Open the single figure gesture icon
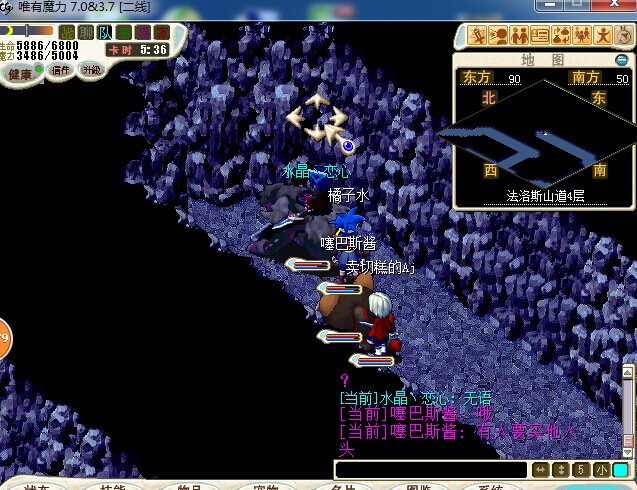 coord(601,36)
